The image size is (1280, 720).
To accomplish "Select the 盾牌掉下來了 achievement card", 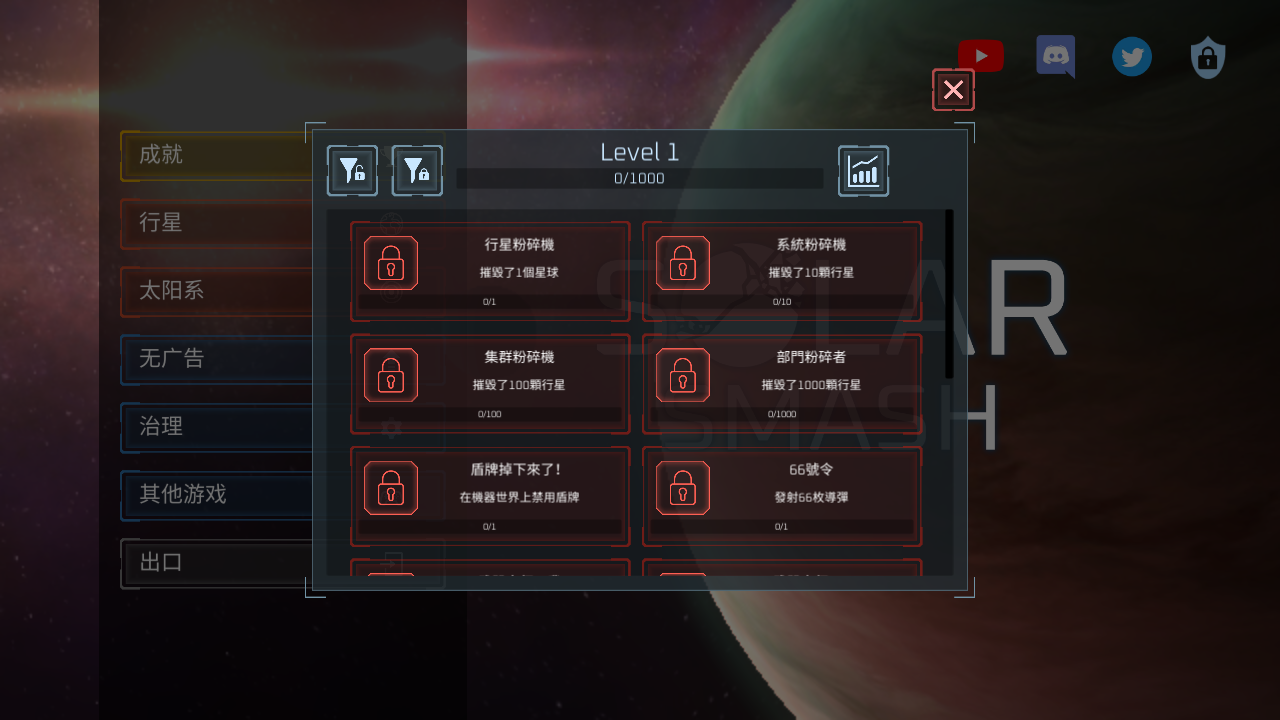I will tap(489, 496).
